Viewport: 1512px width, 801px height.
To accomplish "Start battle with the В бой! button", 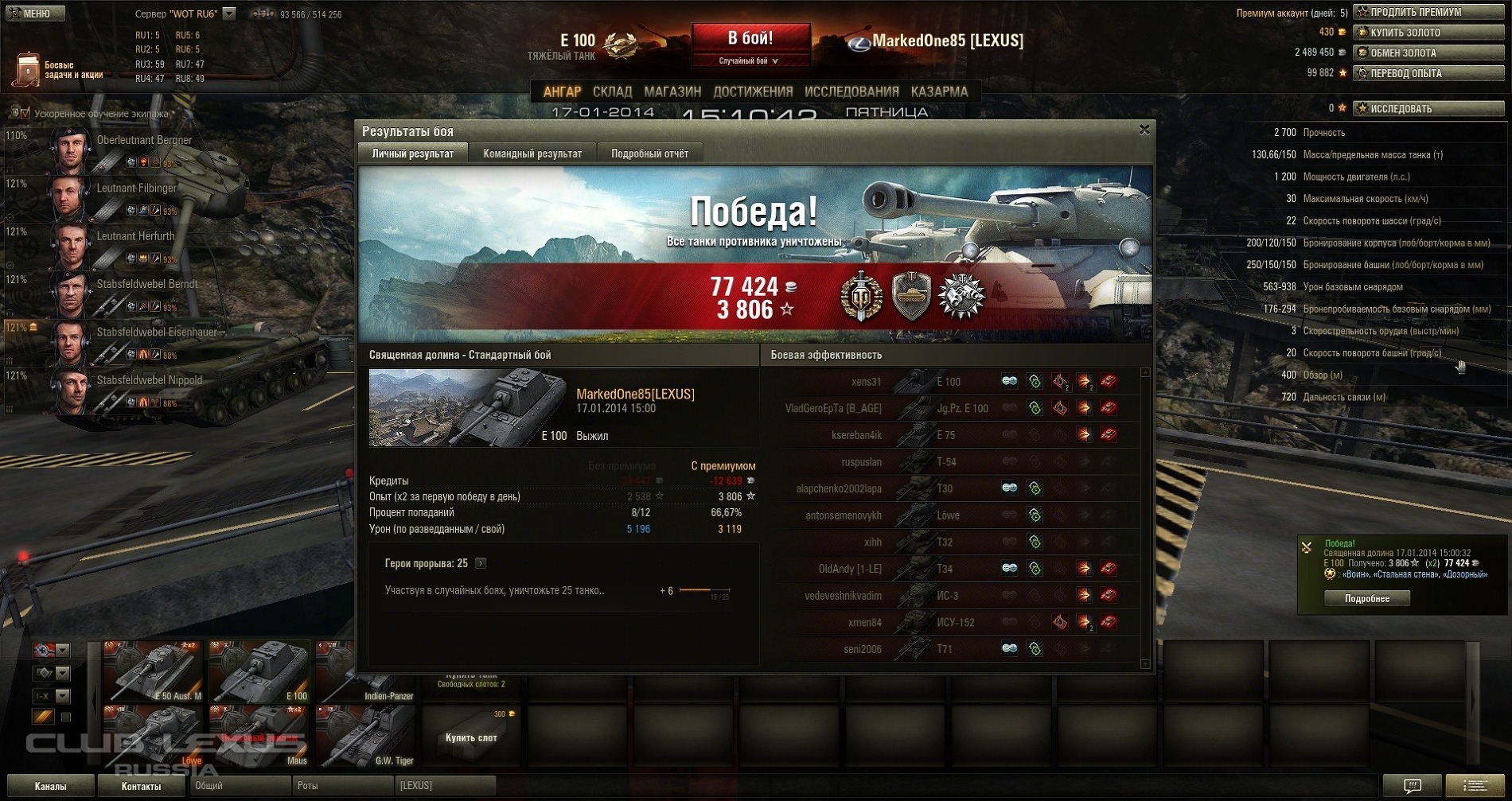I will [x=750, y=39].
